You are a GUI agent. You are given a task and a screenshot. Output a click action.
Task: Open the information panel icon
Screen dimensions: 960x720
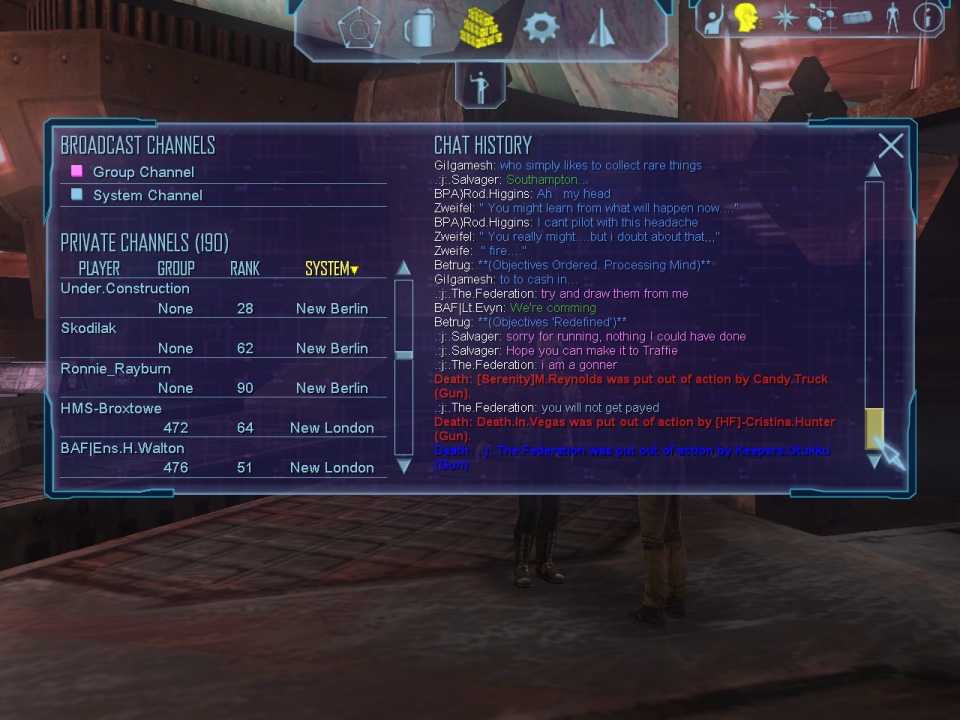tap(928, 17)
